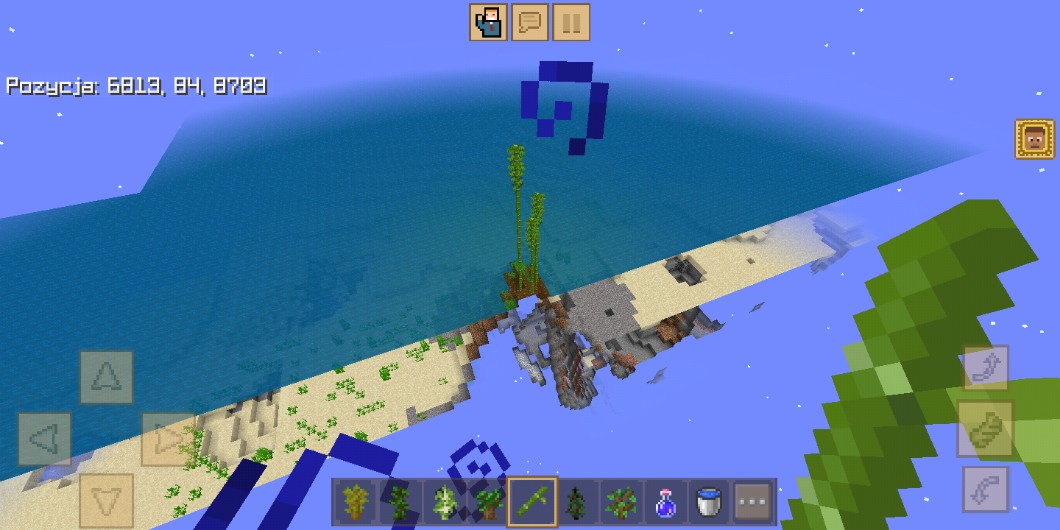Select the pale birch sapling slot
The height and width of the screenshot is (530, 1060).
tap(444, 502)
